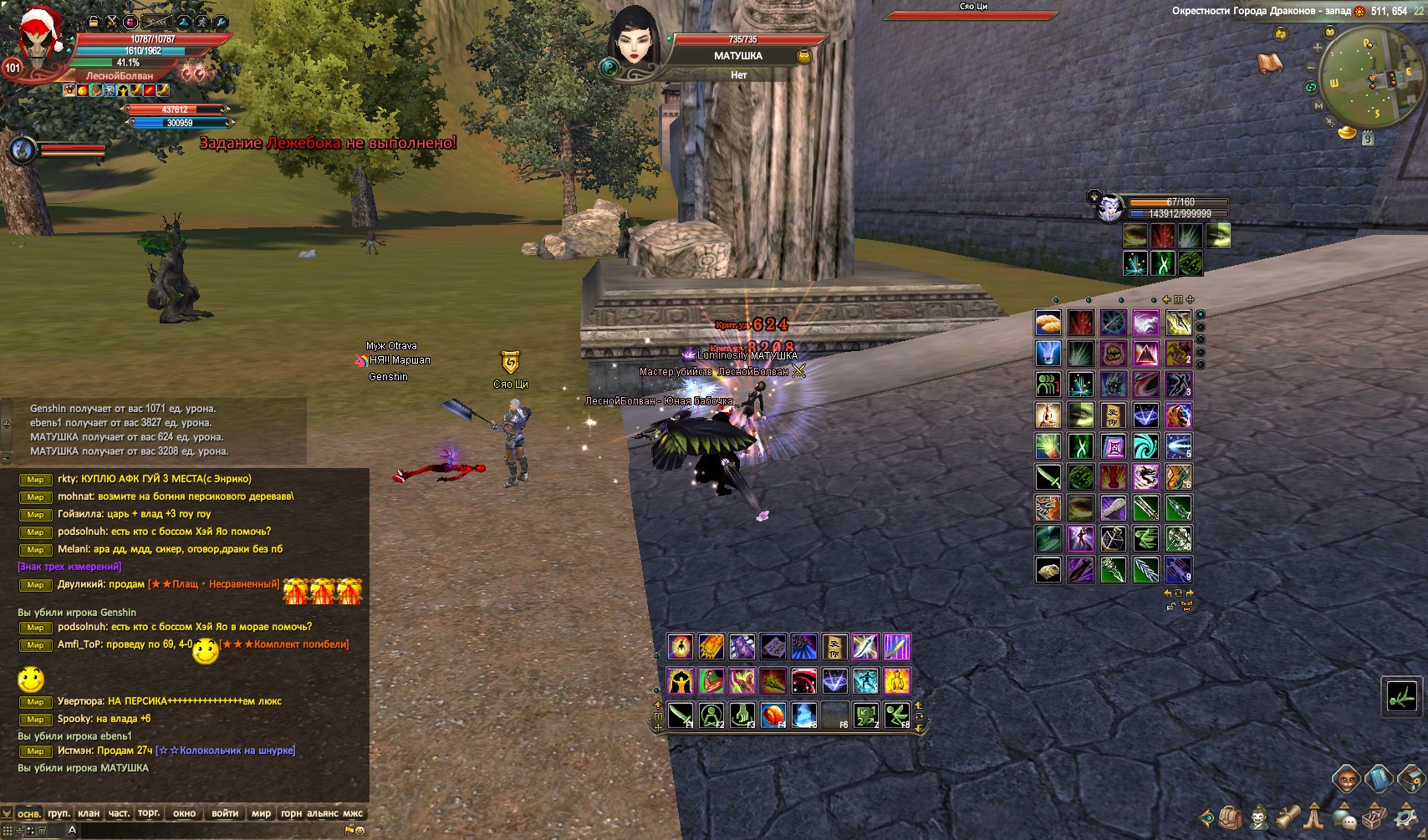1428x840 pixels.
Task: Open the backpack inventory
Action: pos(1230,816)
